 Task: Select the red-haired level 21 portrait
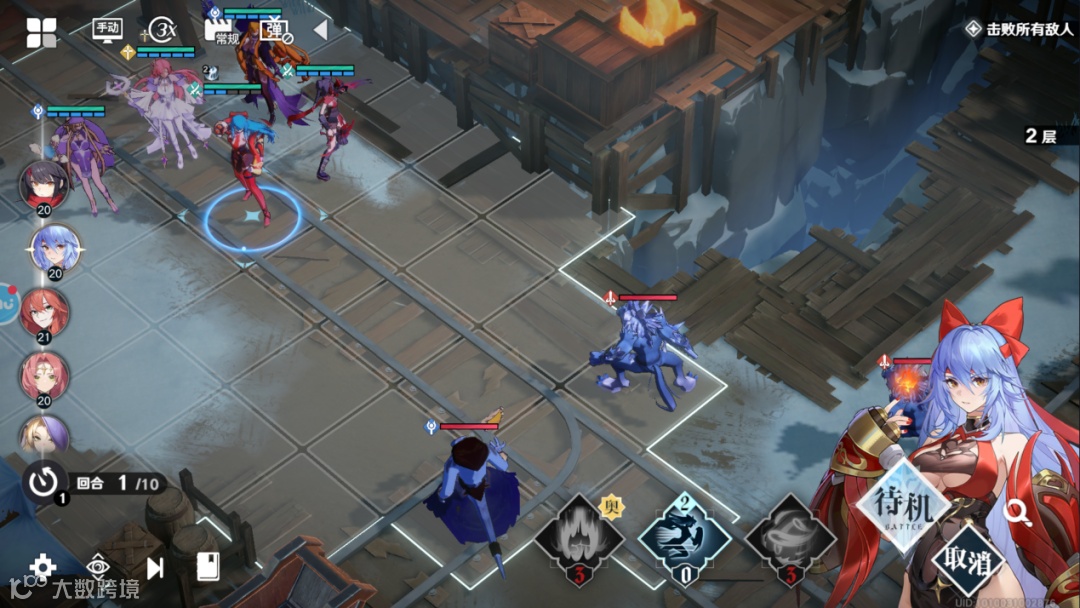pyautogui.click(x=45, y=312)
